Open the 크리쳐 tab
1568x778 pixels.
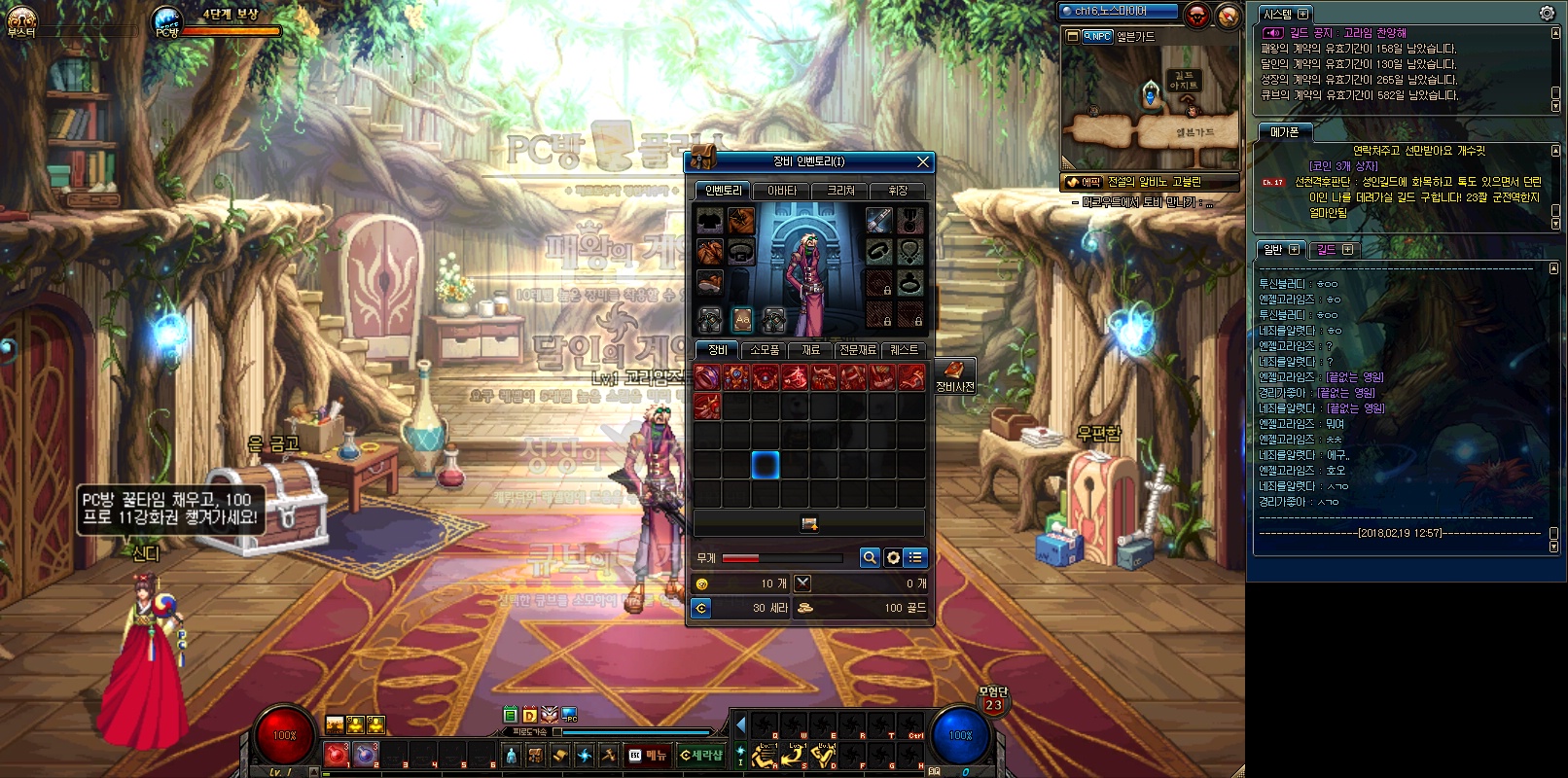(x=840, y=191)
